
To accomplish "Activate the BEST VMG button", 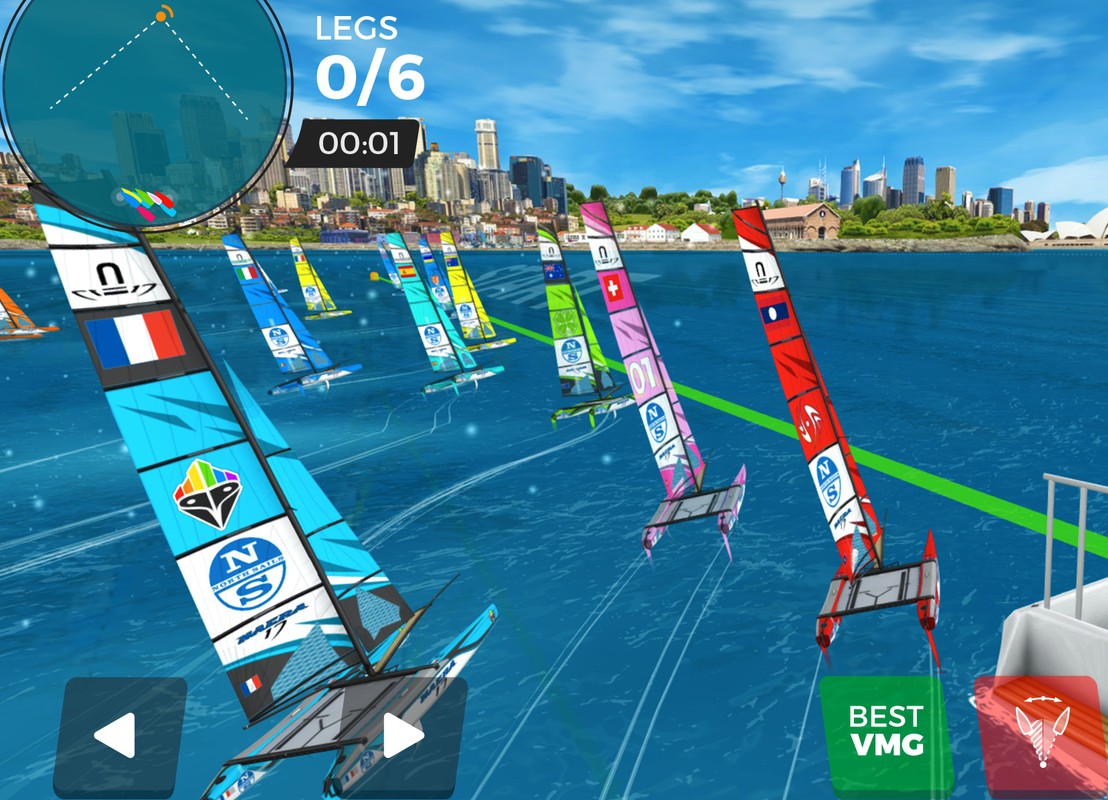I will [884, 730].
